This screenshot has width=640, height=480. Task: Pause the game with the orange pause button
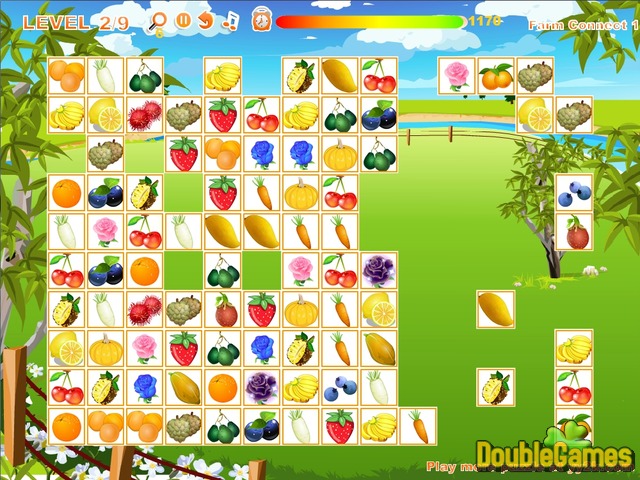183,20
